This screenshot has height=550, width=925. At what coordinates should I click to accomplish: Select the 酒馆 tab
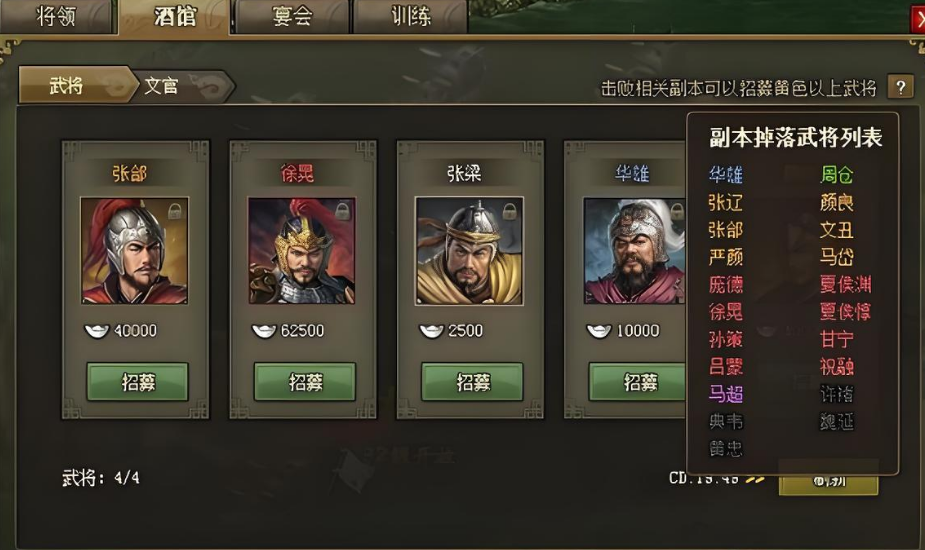click(175, 17)
